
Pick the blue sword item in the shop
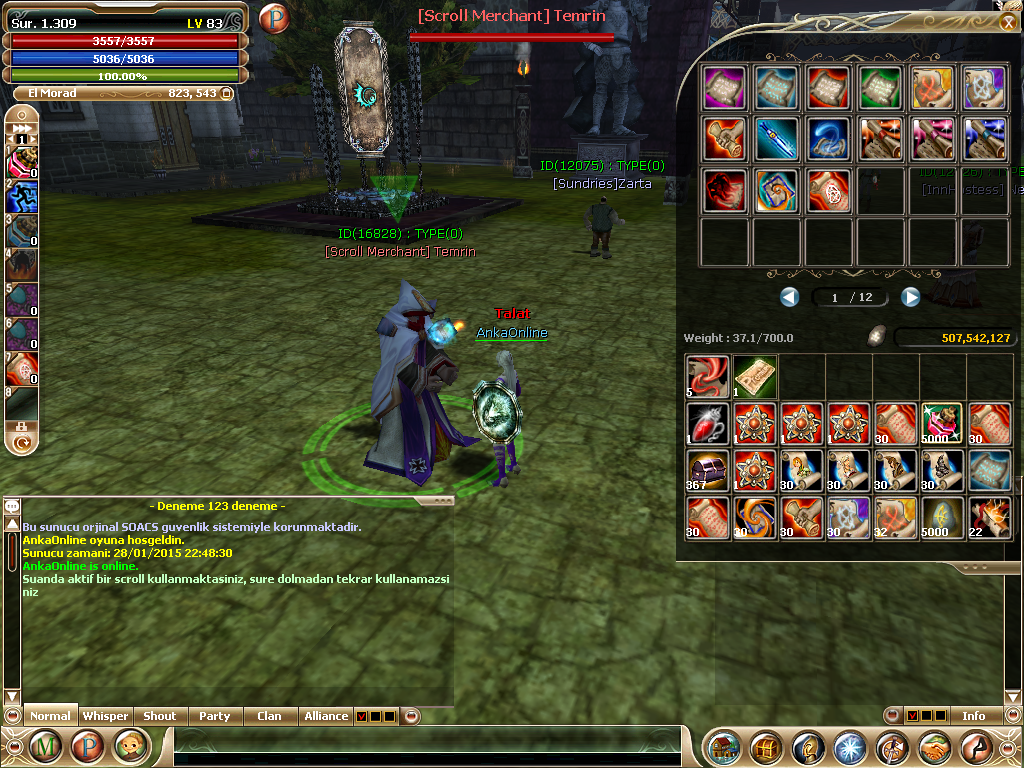pyautogui.click(x=776, y=139)
